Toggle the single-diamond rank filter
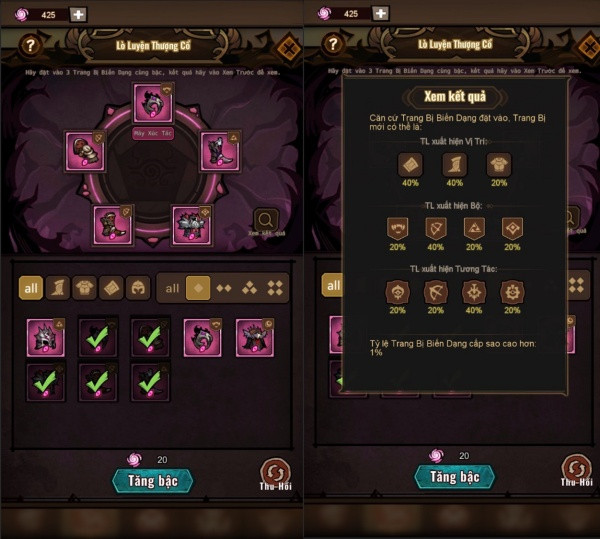This screenshot has width=600, height=539. click(198, 288)
